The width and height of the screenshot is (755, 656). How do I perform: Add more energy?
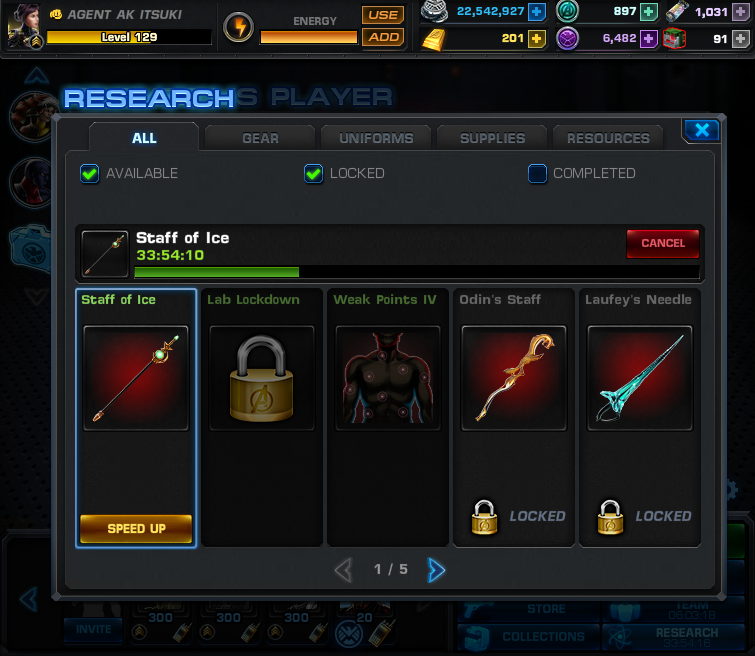click(382, 37)
